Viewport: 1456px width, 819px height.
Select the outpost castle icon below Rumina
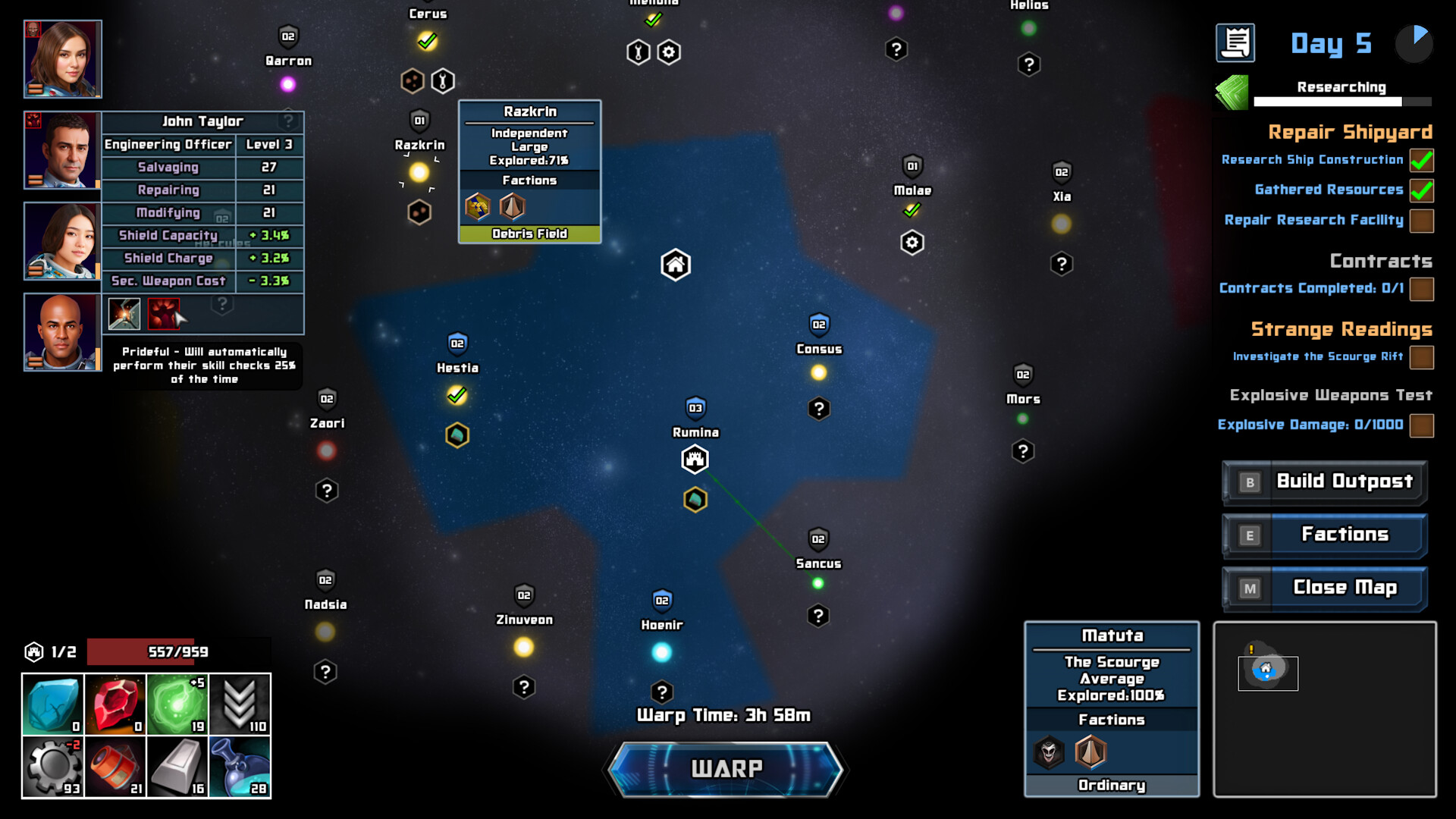695,459
